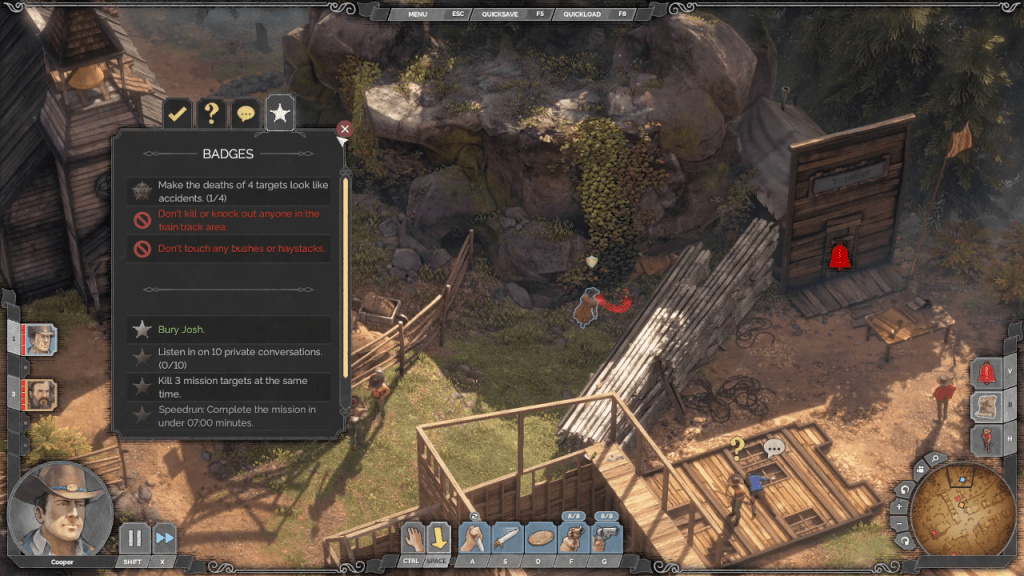This screenshot has height=576, width=1024.
Task: Select the star Badges tab
Action: coord(280,114)
